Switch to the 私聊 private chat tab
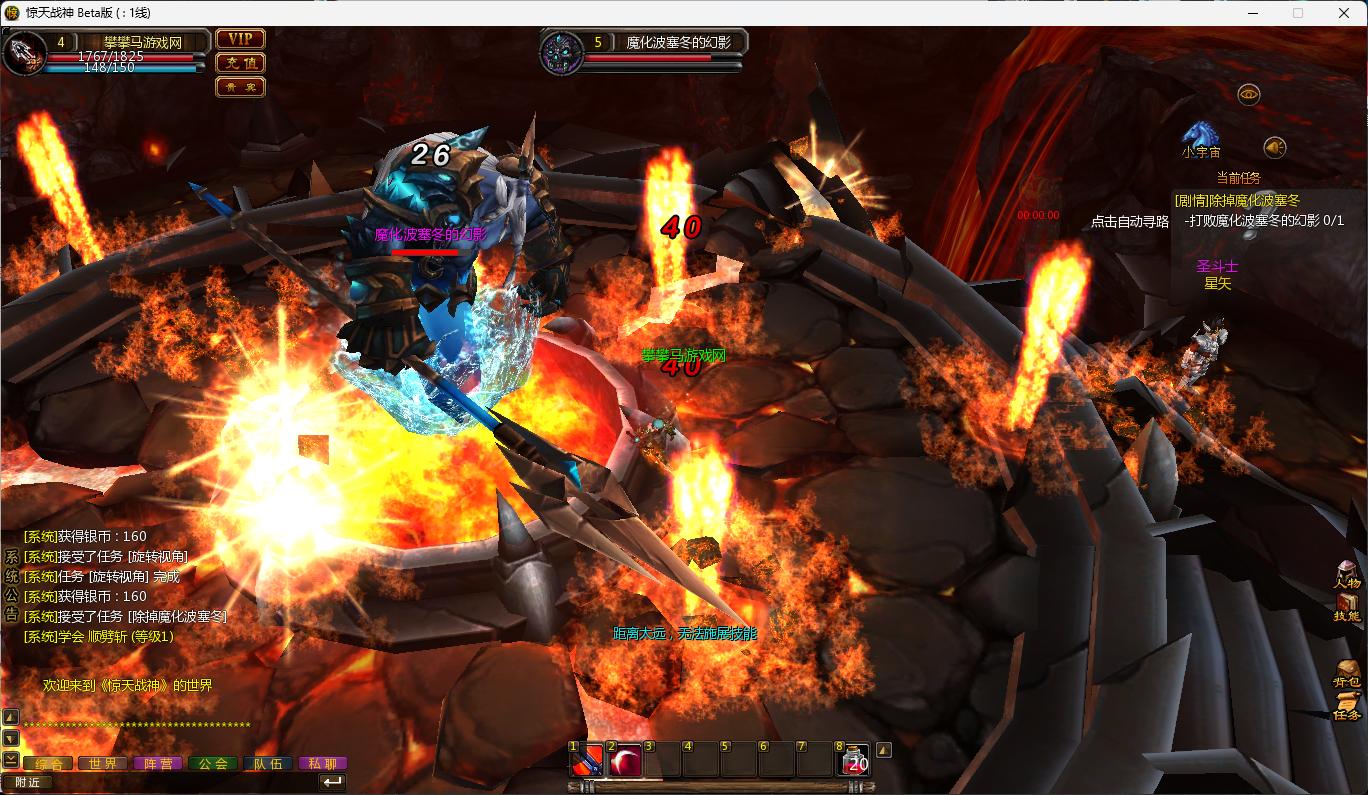Screen dimensions: 1368x795 322,763
